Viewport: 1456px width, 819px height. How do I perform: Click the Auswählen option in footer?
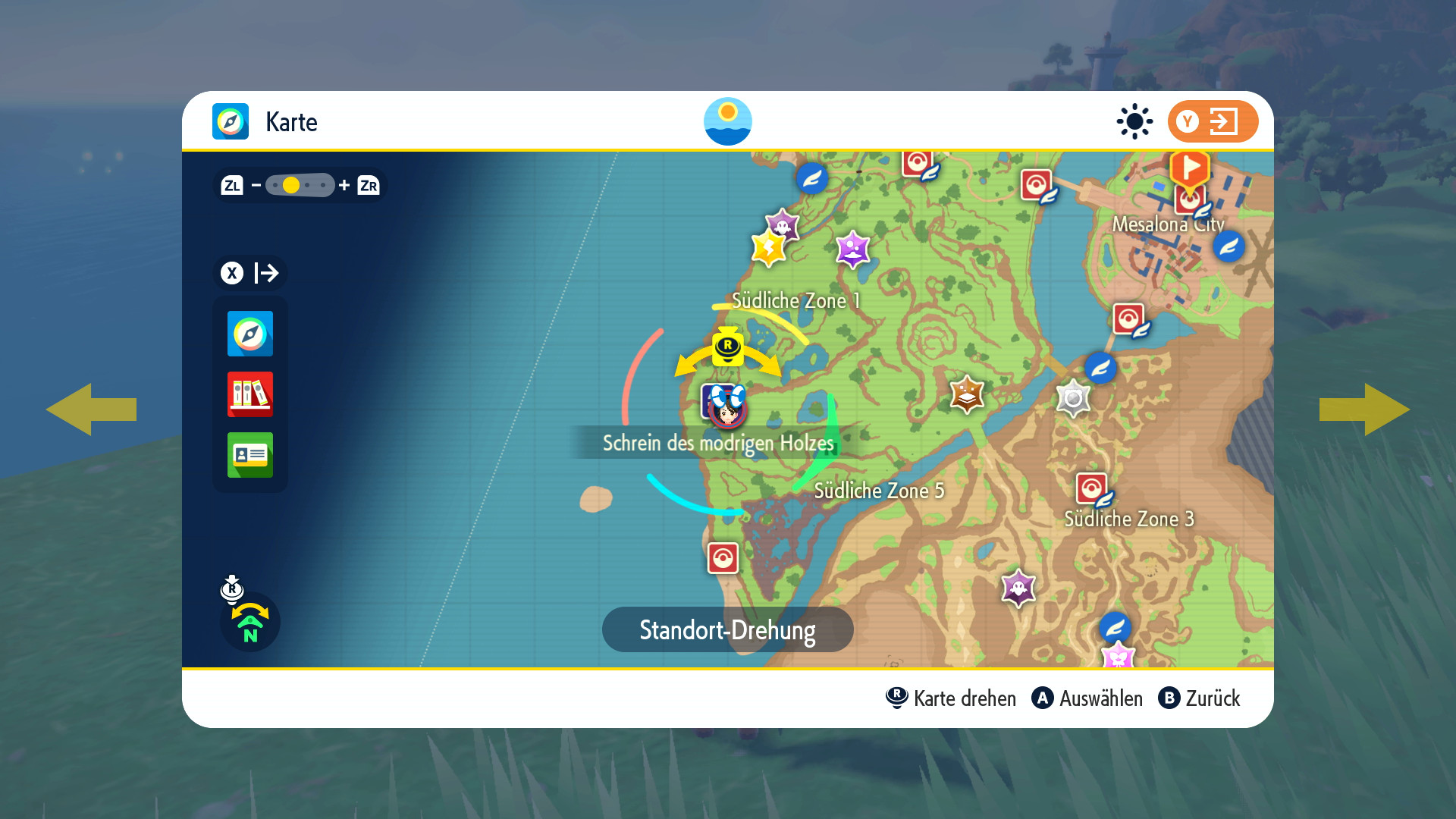pyautogui.click(x=1087, y=698)
